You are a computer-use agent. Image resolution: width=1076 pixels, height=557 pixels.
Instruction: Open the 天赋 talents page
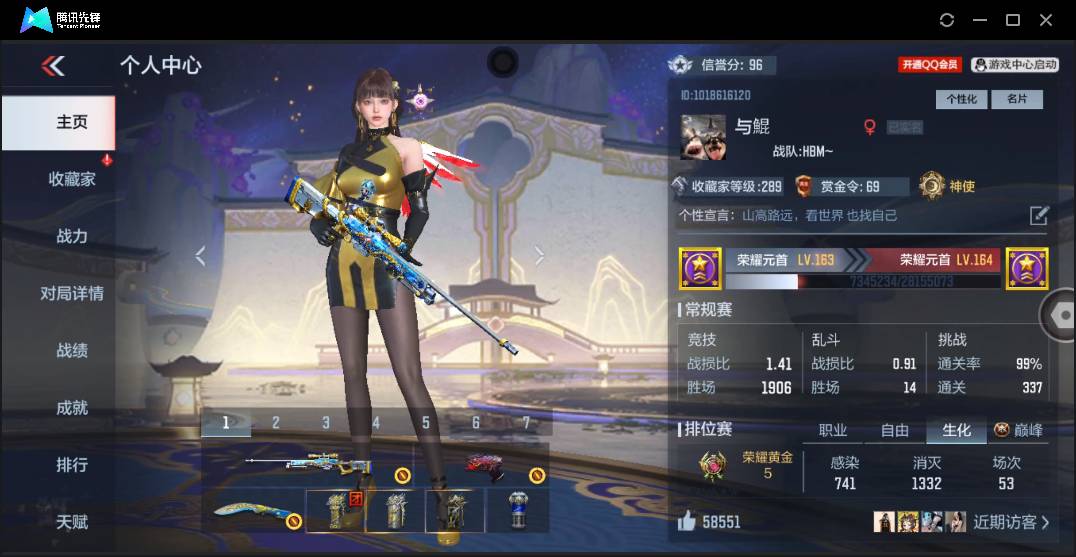72,521
